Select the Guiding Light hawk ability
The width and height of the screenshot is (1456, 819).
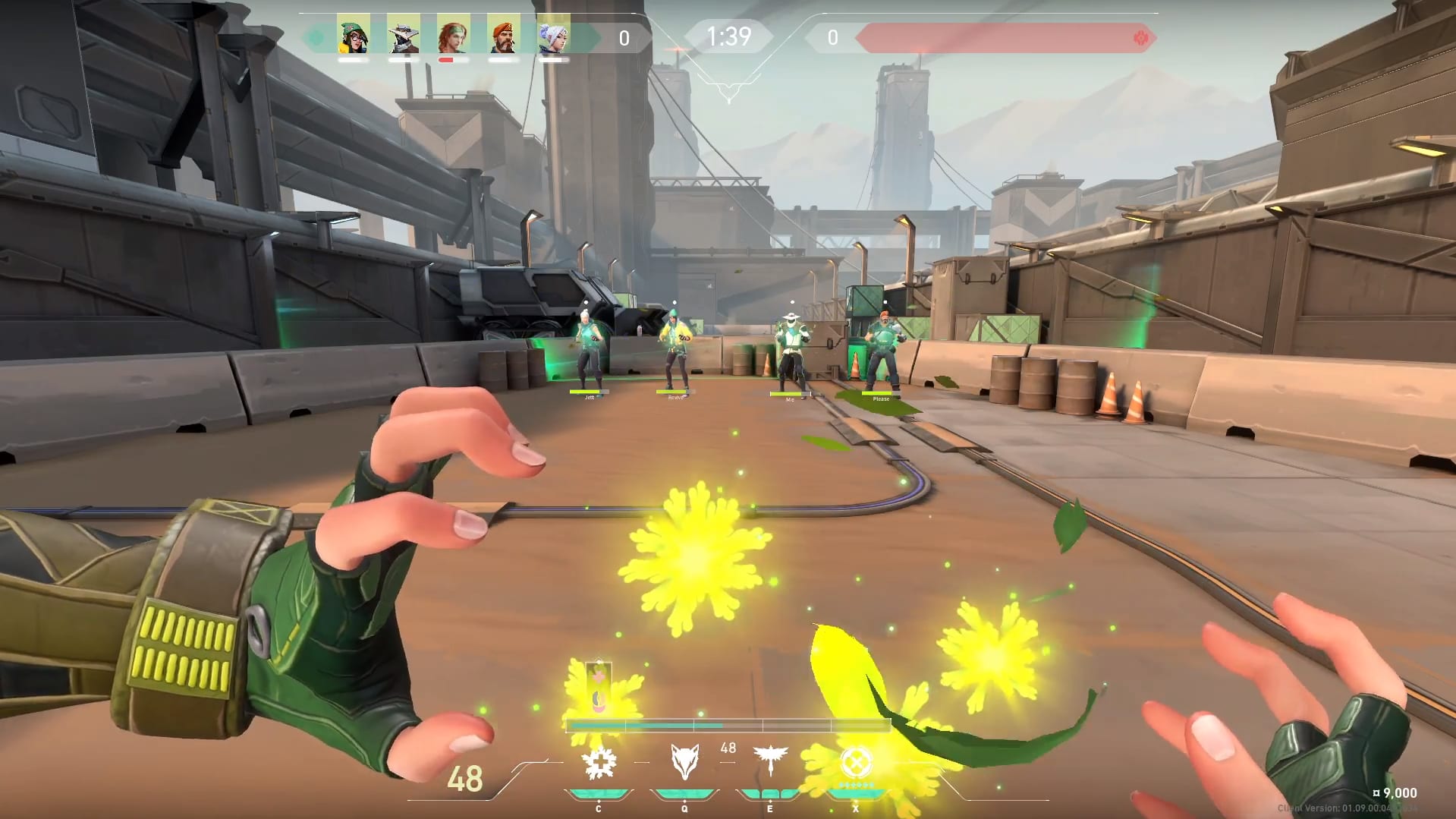click(770, 760)
